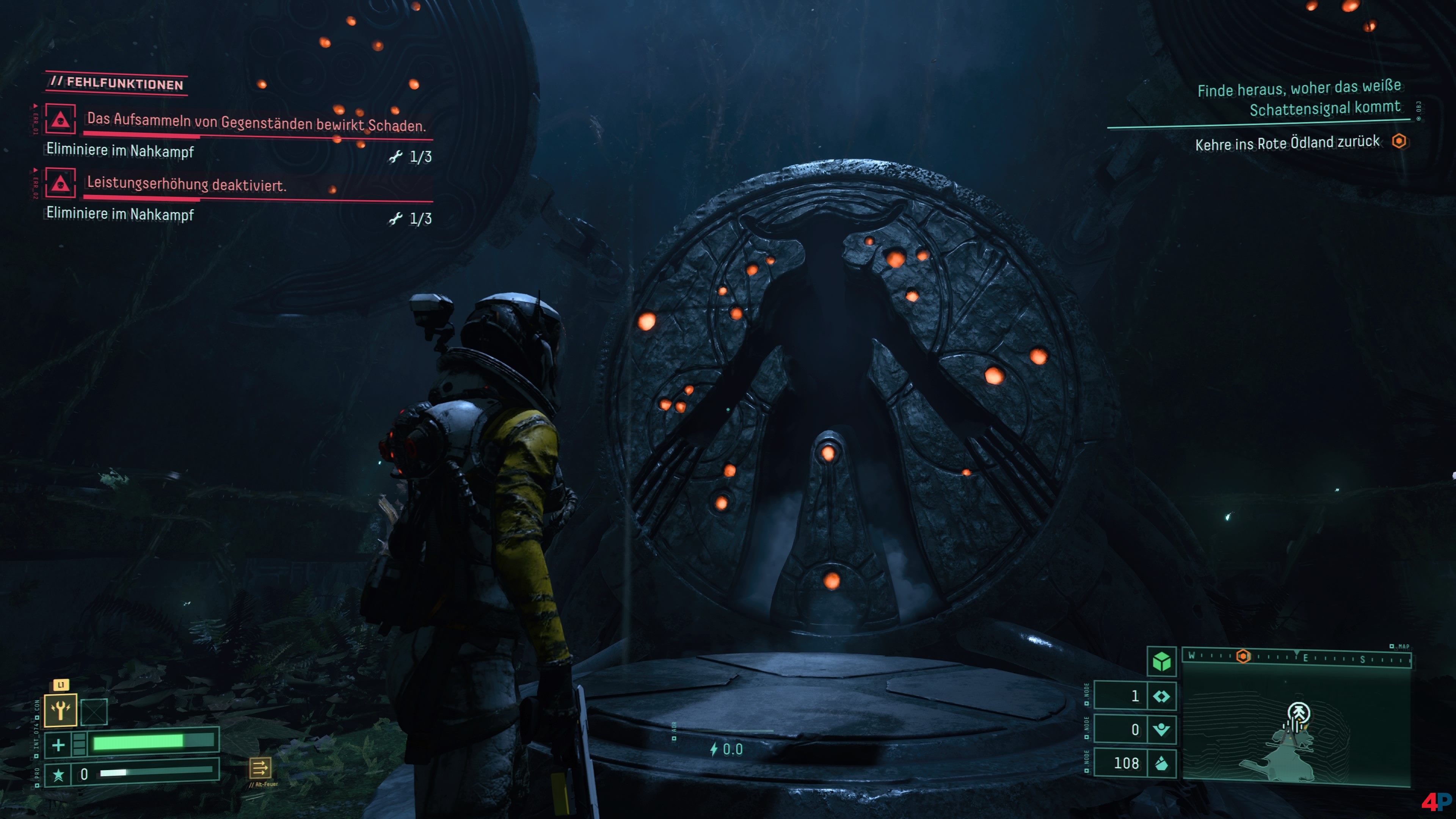Screen dimensions: 1456x819
Task: Click the ether icon beside counter 0
Action: (1161, 730)
